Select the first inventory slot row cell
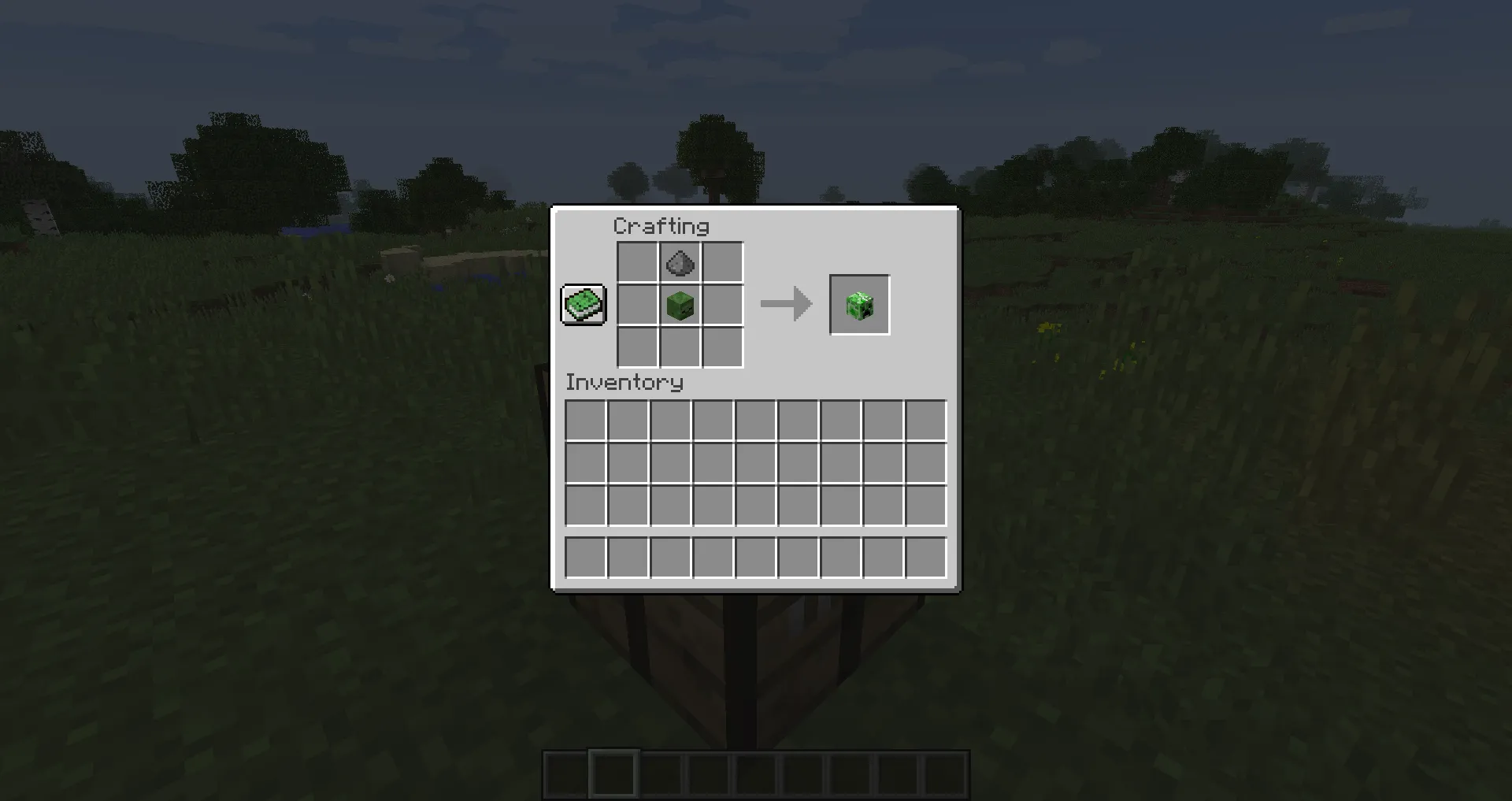The height and width of the screenshot is (801, 1512). tap(586, 422)
